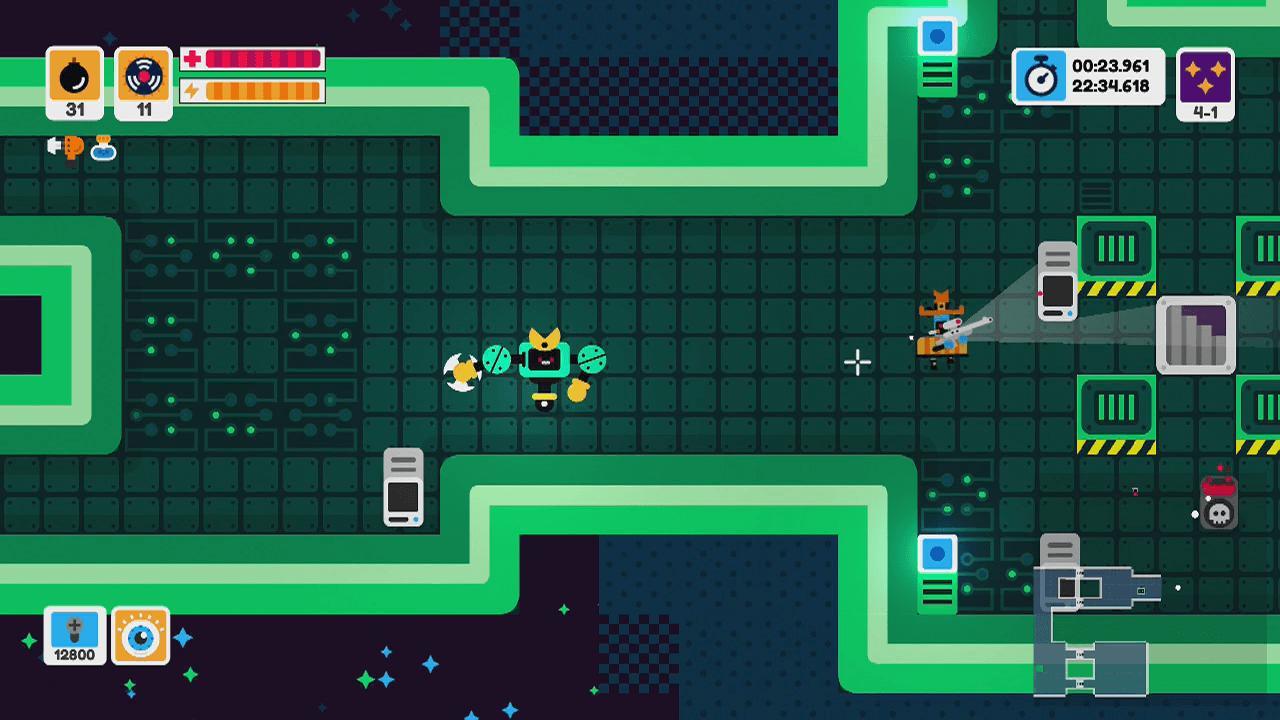Click the score plug icon showing 12800
This screenshot has height=720, width=1280.
tap(73, 635)
